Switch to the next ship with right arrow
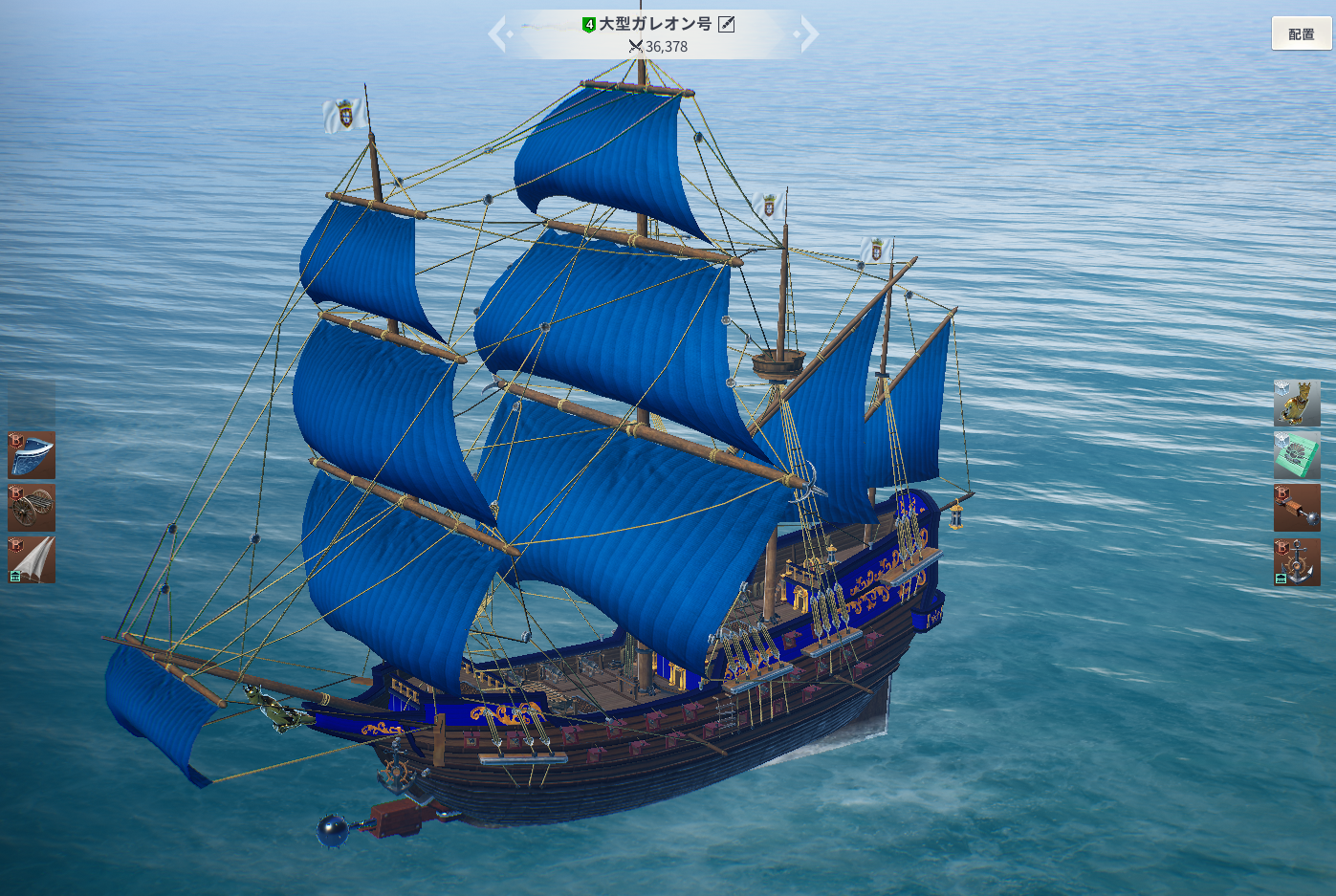Image resolution: width=1336 pixels, height=896 pixels. [808, 34]
